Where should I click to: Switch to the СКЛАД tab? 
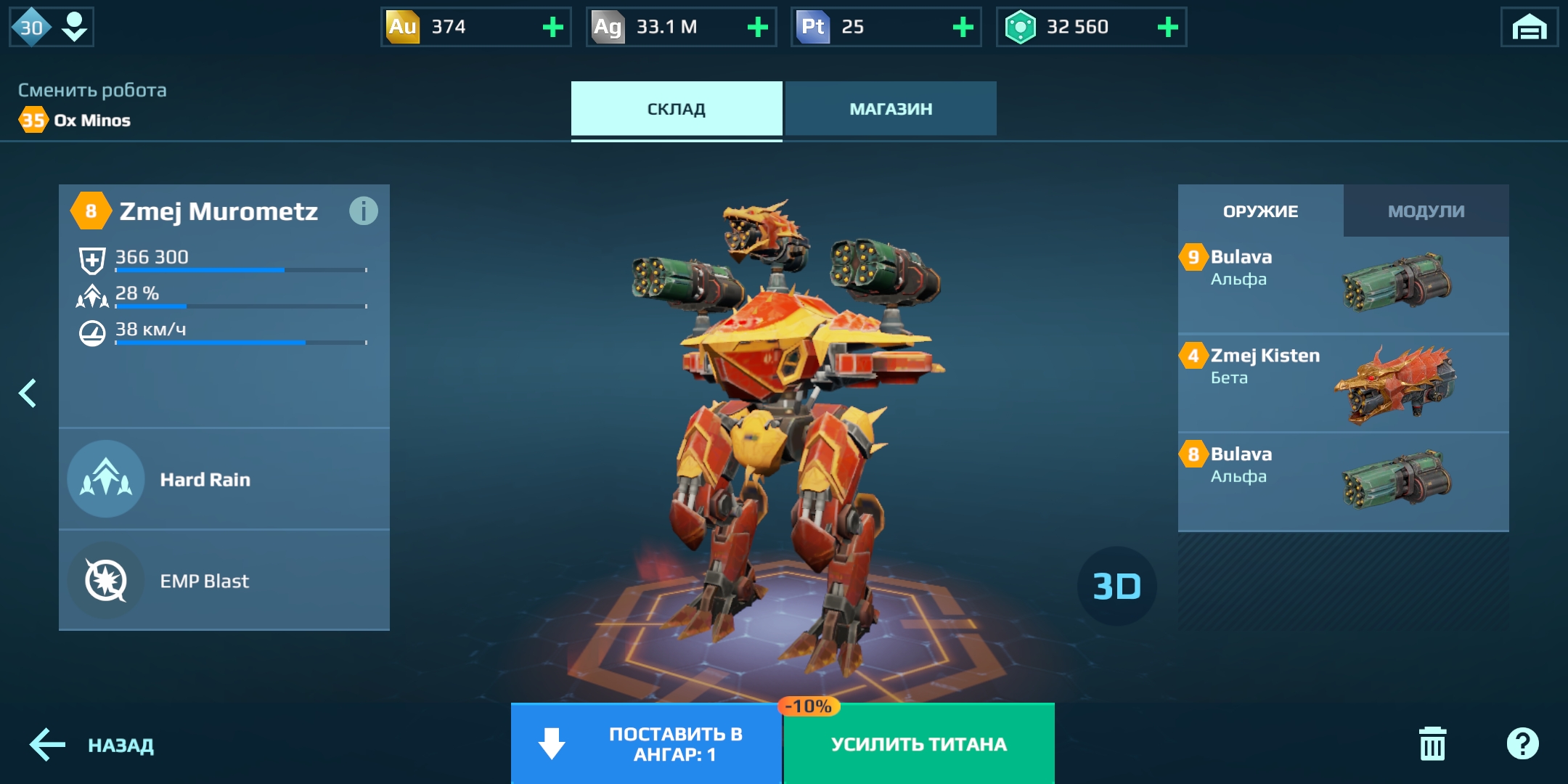(676, 109)
